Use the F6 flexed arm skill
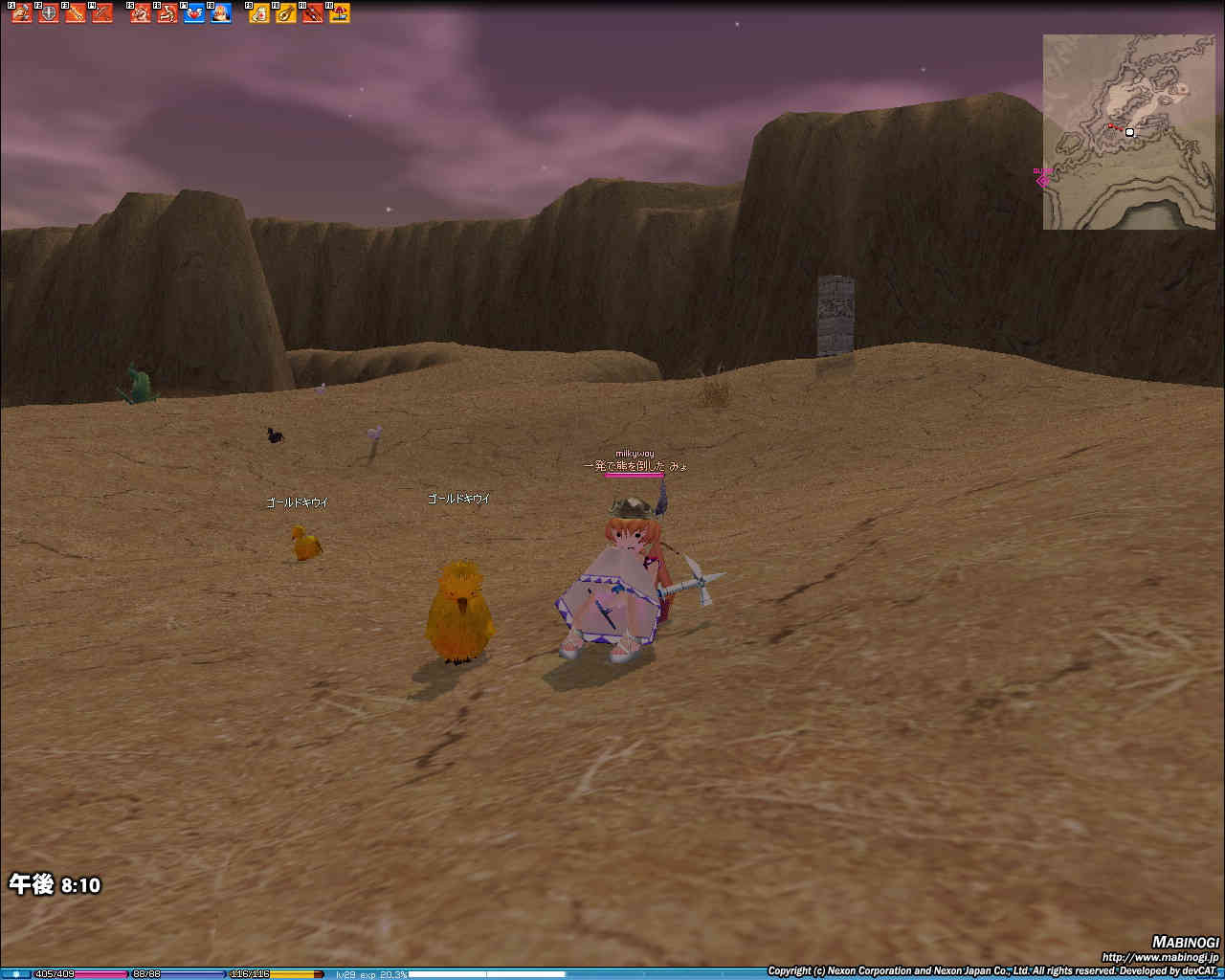 pos(167,13)
